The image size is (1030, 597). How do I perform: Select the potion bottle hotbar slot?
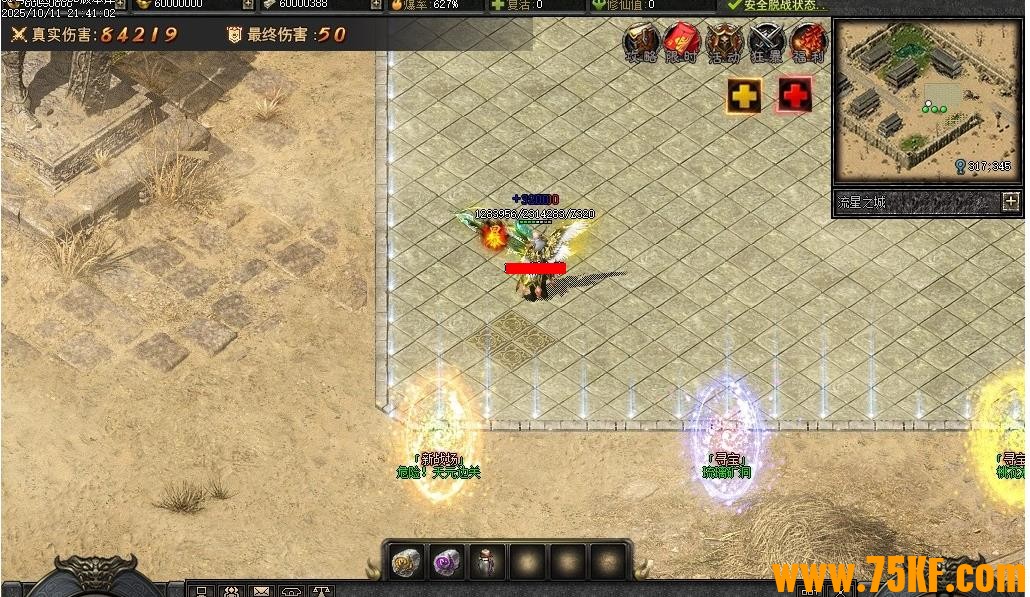click(x=487, y=562)
